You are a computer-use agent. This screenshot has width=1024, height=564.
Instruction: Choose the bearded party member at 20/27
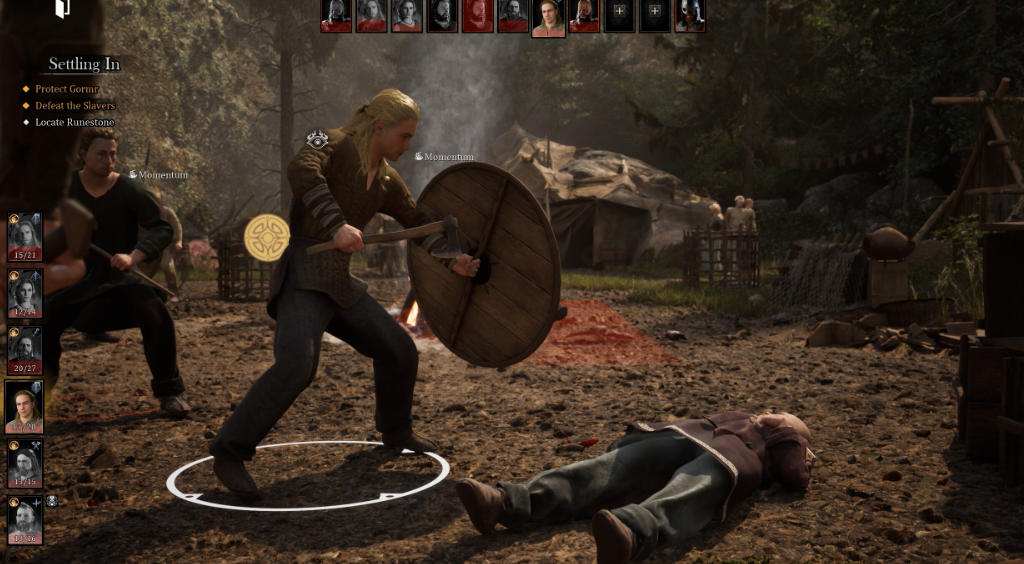click(x=25, y=349)
